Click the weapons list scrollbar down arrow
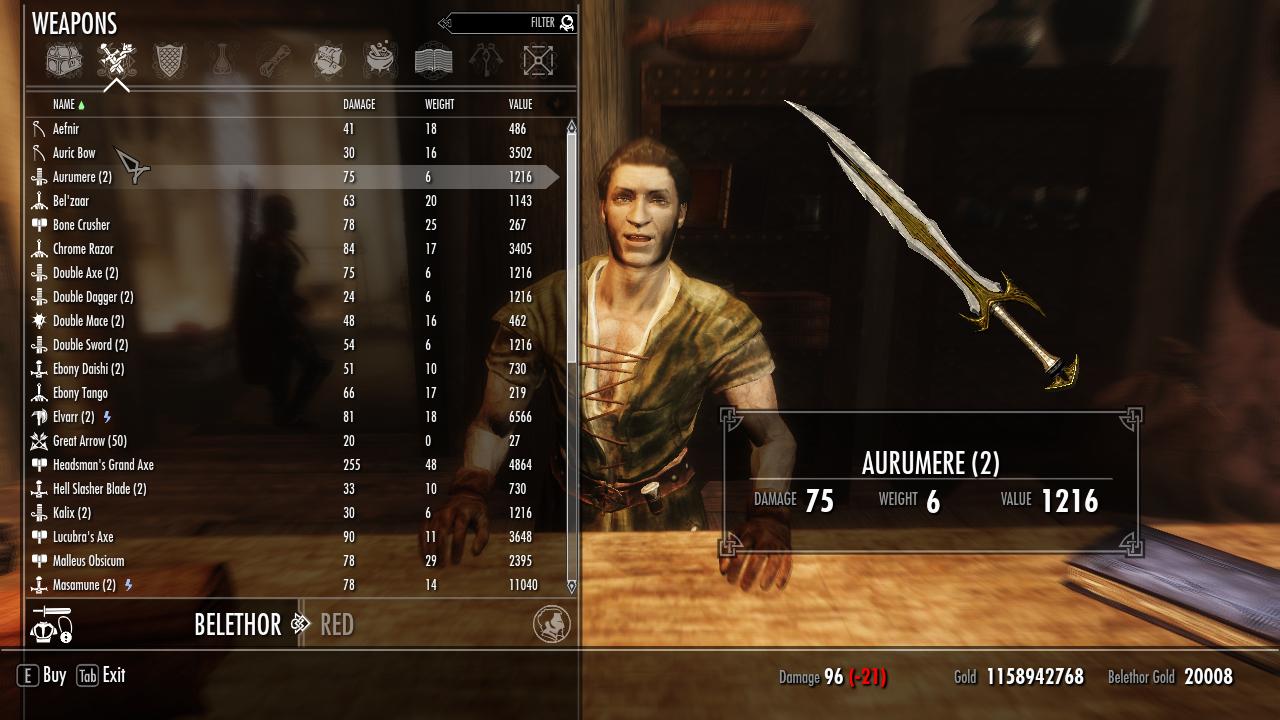The width and height of the screenshot is (1280, 720). [572, 586]
